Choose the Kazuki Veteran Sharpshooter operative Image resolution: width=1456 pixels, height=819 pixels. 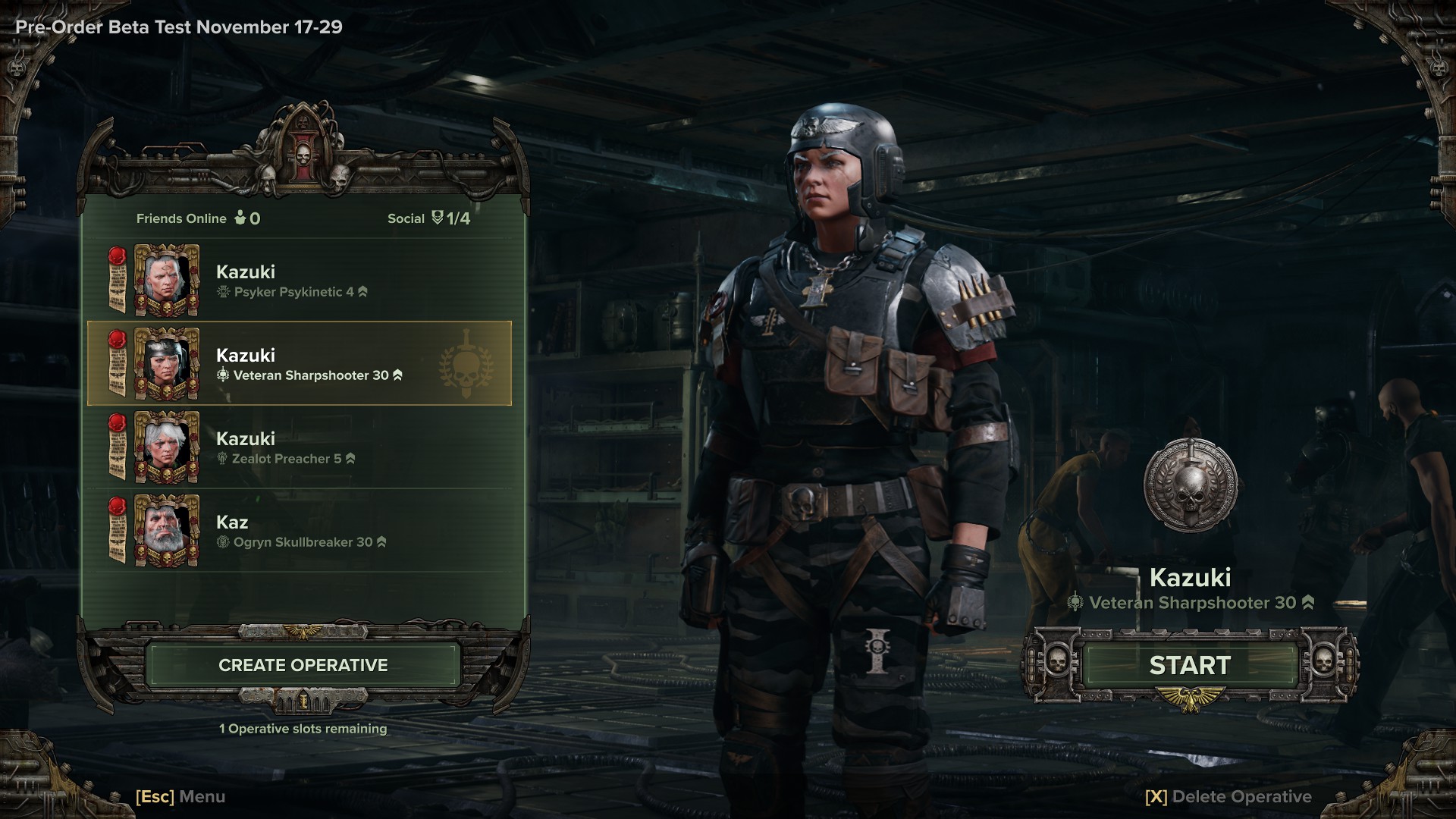click(x=300, y=364)
